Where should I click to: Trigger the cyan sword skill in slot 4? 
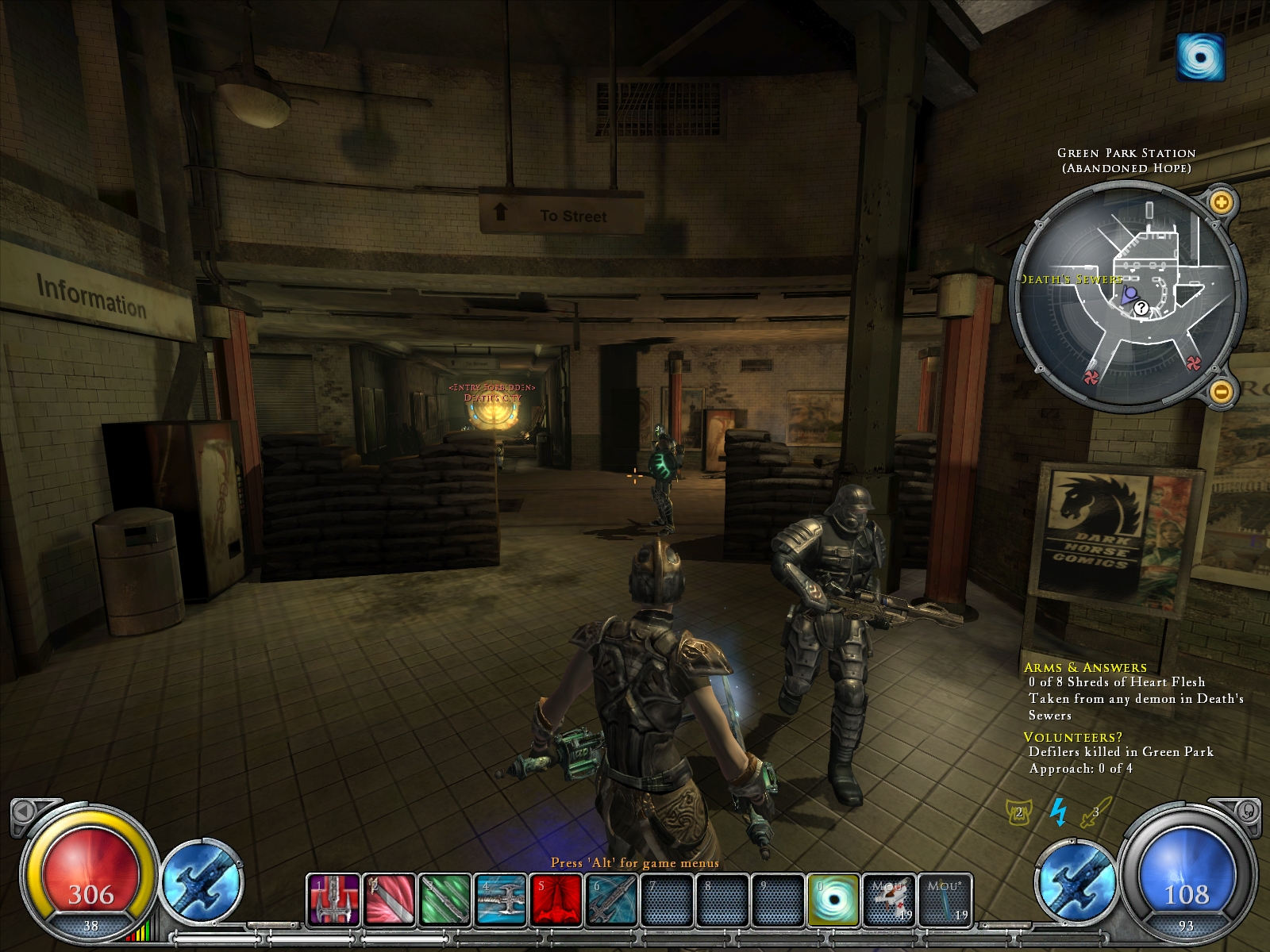pos(501,900)
